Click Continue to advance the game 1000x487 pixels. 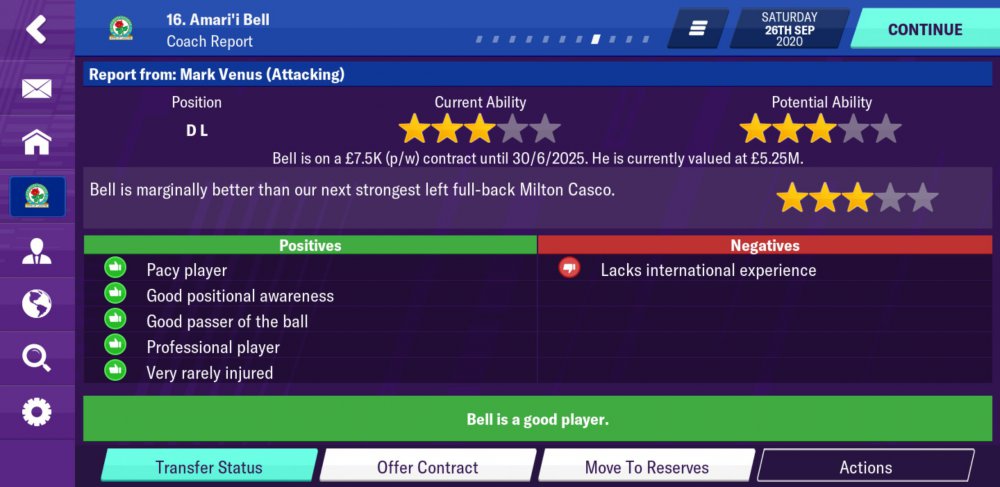924,29
